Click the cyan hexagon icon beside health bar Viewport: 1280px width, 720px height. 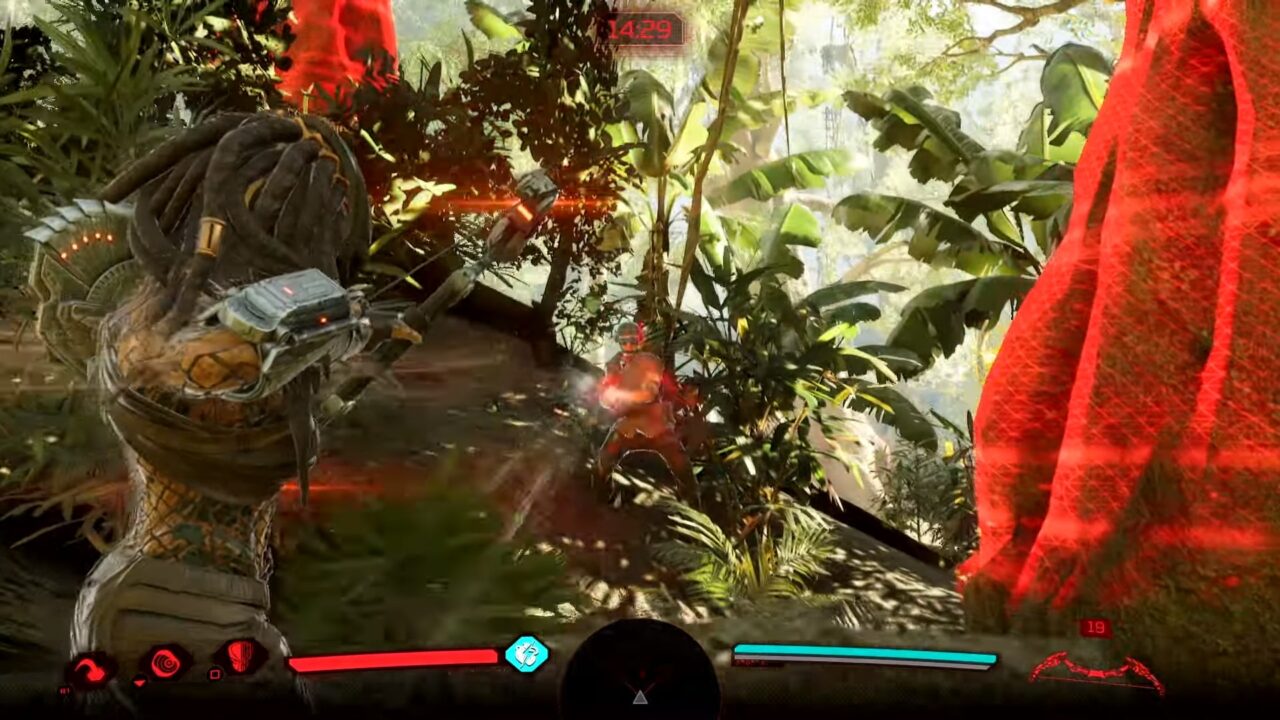[525, 654]
